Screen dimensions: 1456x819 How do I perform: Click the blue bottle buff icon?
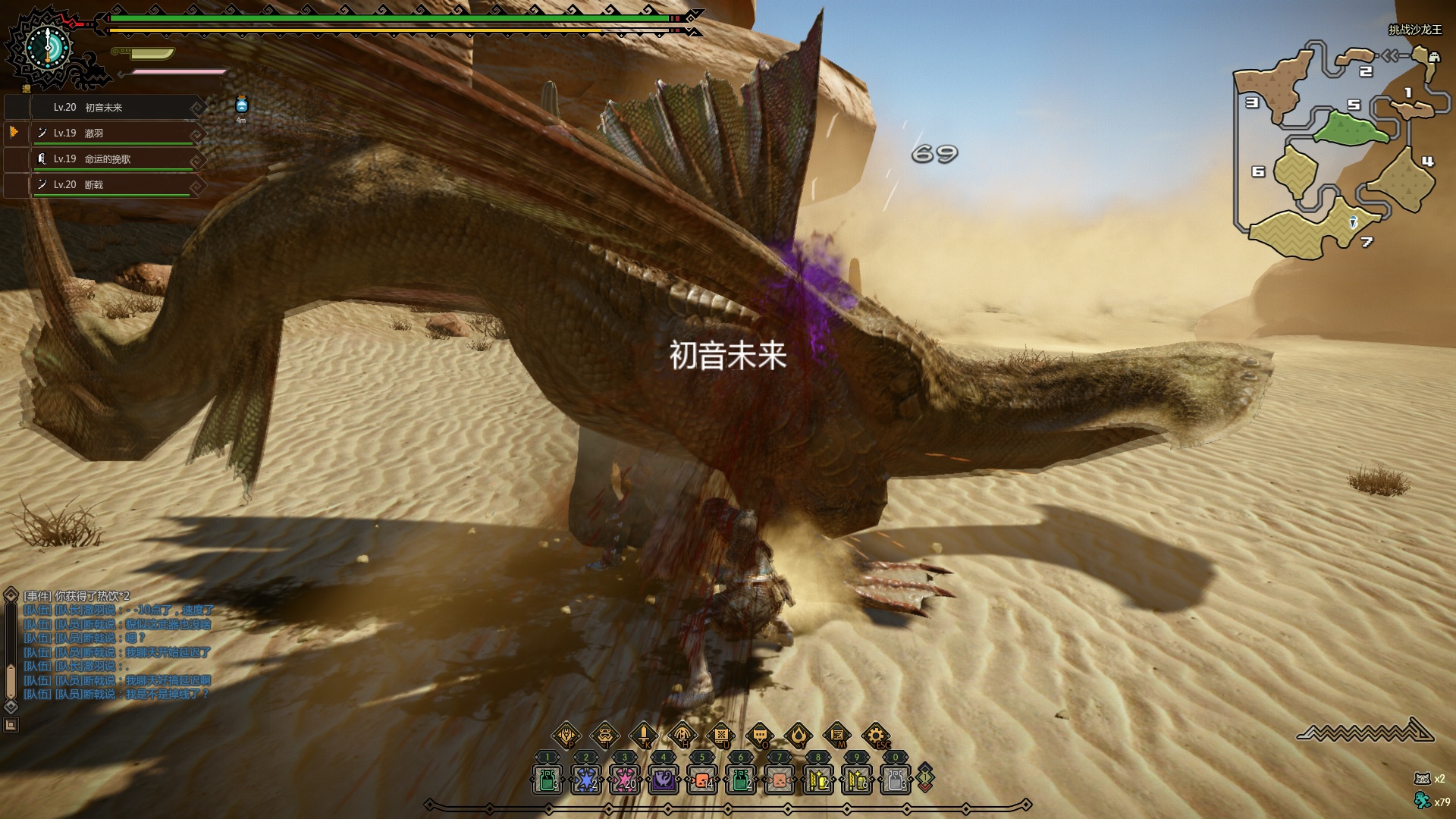coord(241,105)
